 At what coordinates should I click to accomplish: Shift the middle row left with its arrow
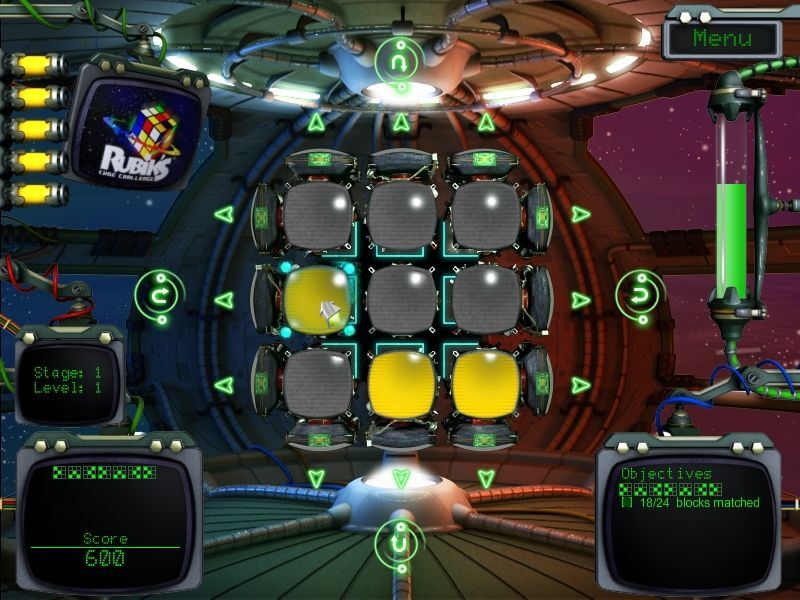click(223, 299)
